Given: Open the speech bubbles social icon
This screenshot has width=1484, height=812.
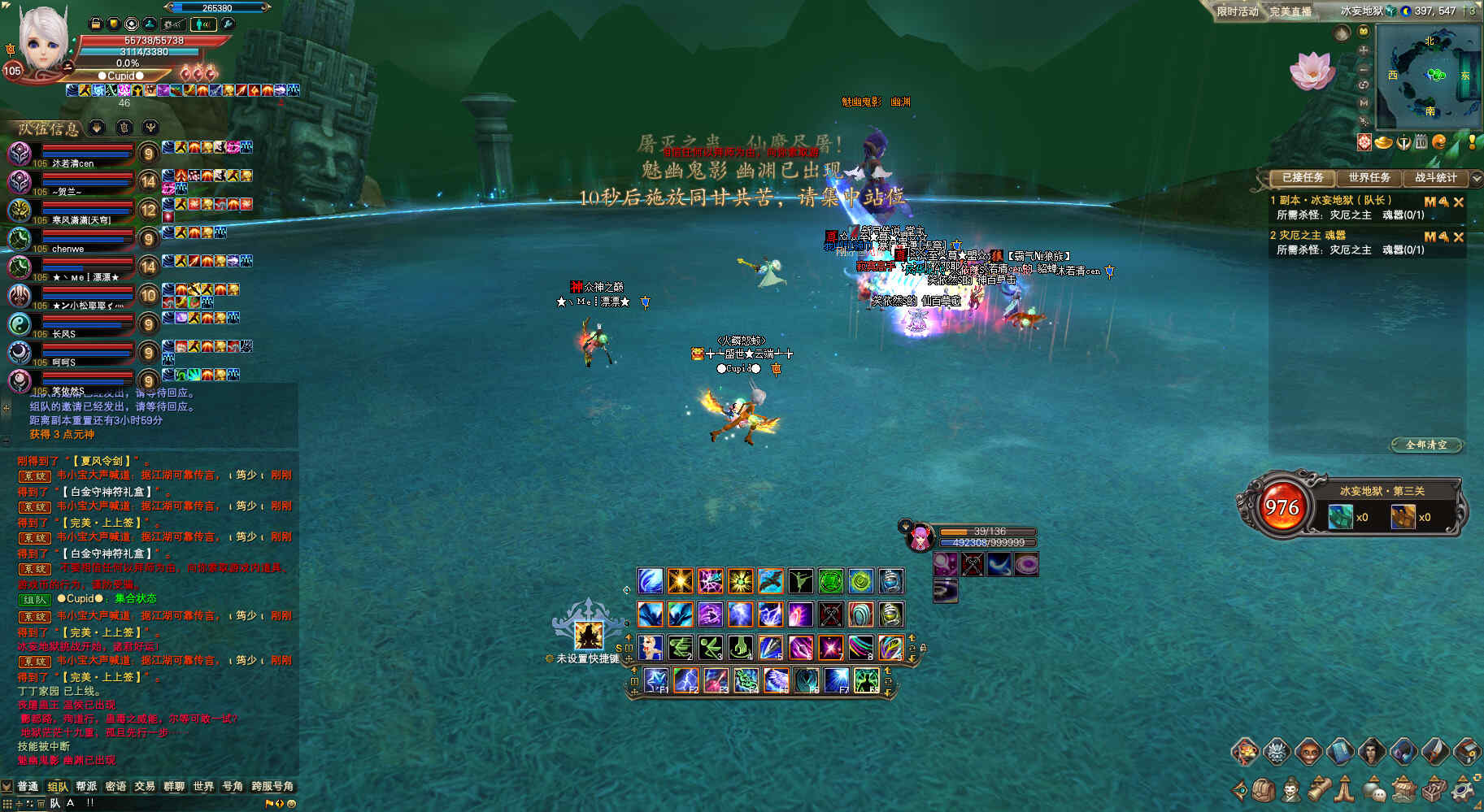Looking at the screenshot, I should (1374, 789).
